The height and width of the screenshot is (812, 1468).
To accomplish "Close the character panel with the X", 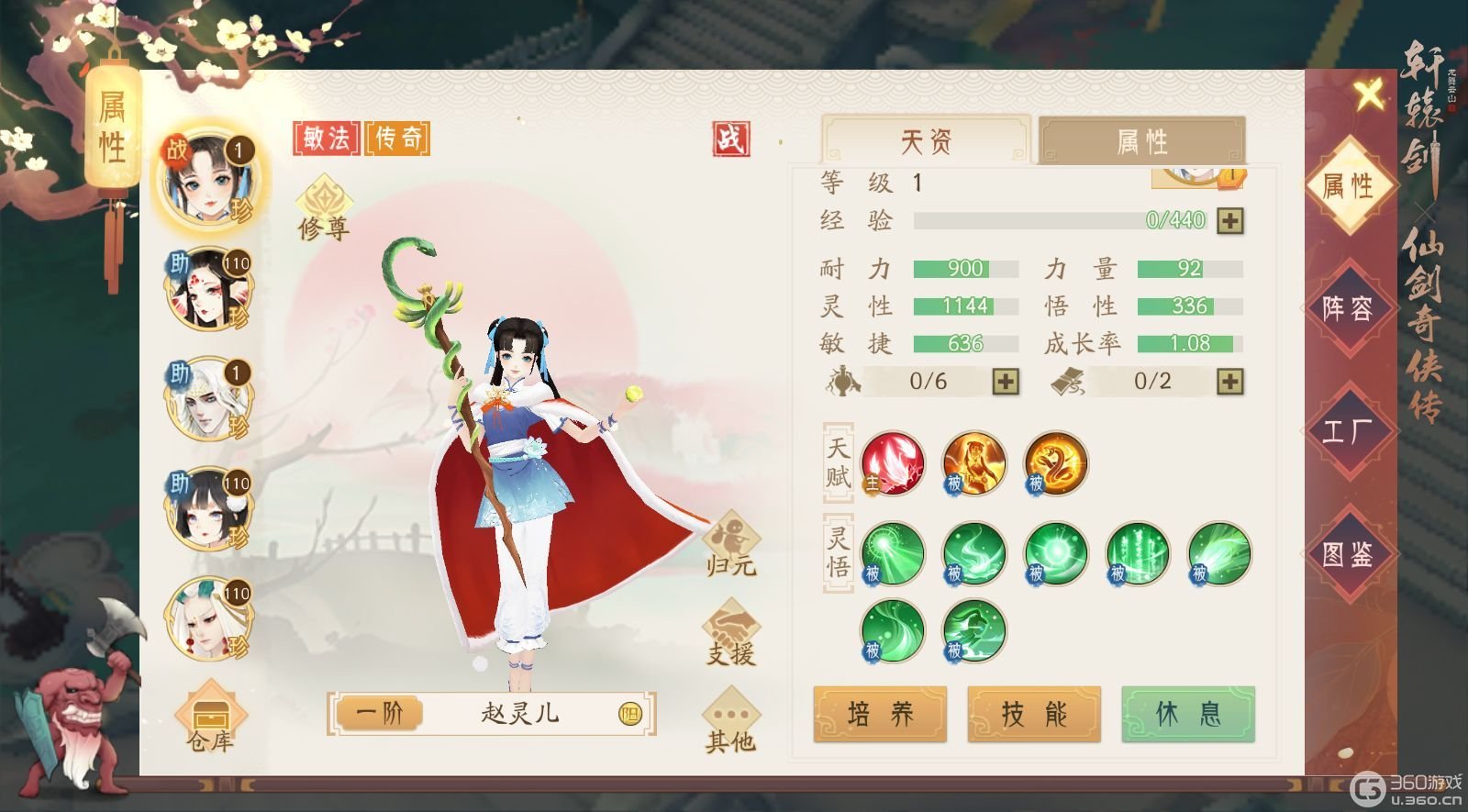I will (1369, 94).
